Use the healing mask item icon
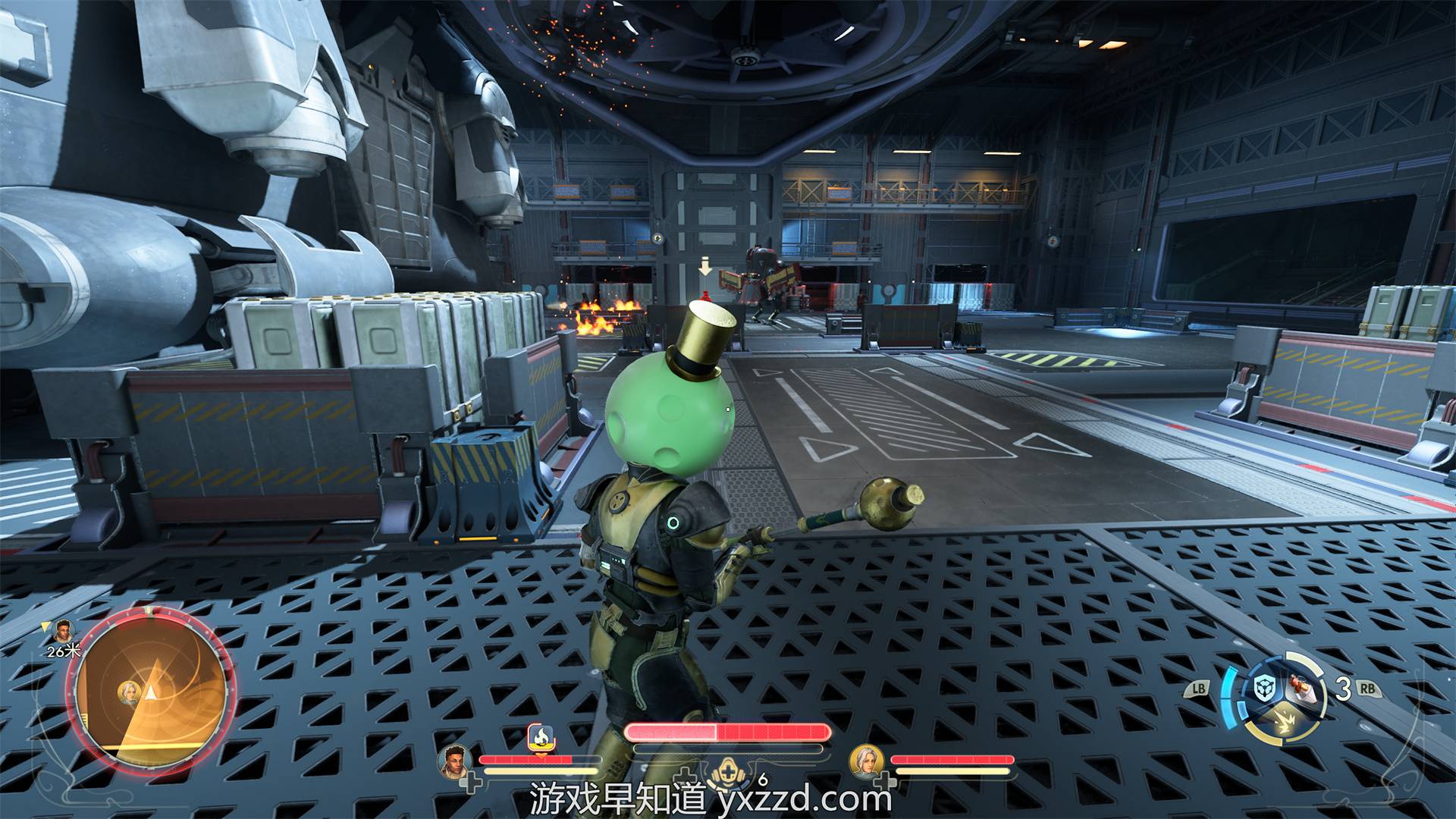The width and height of the screenshot is (1456, 819). (x=726, y=775)
